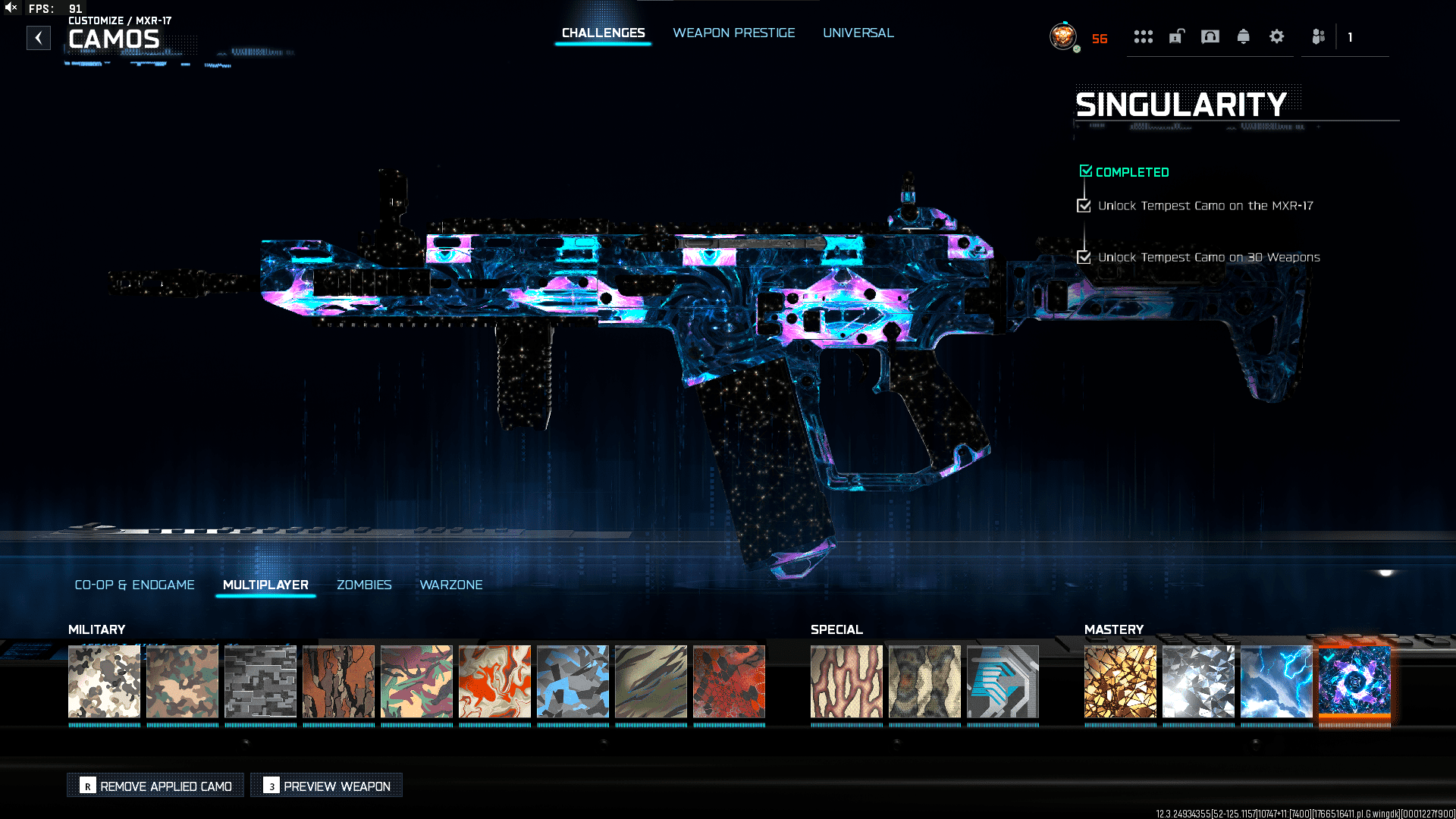Open the Unlocks padlock icon

click(1176, 36)
